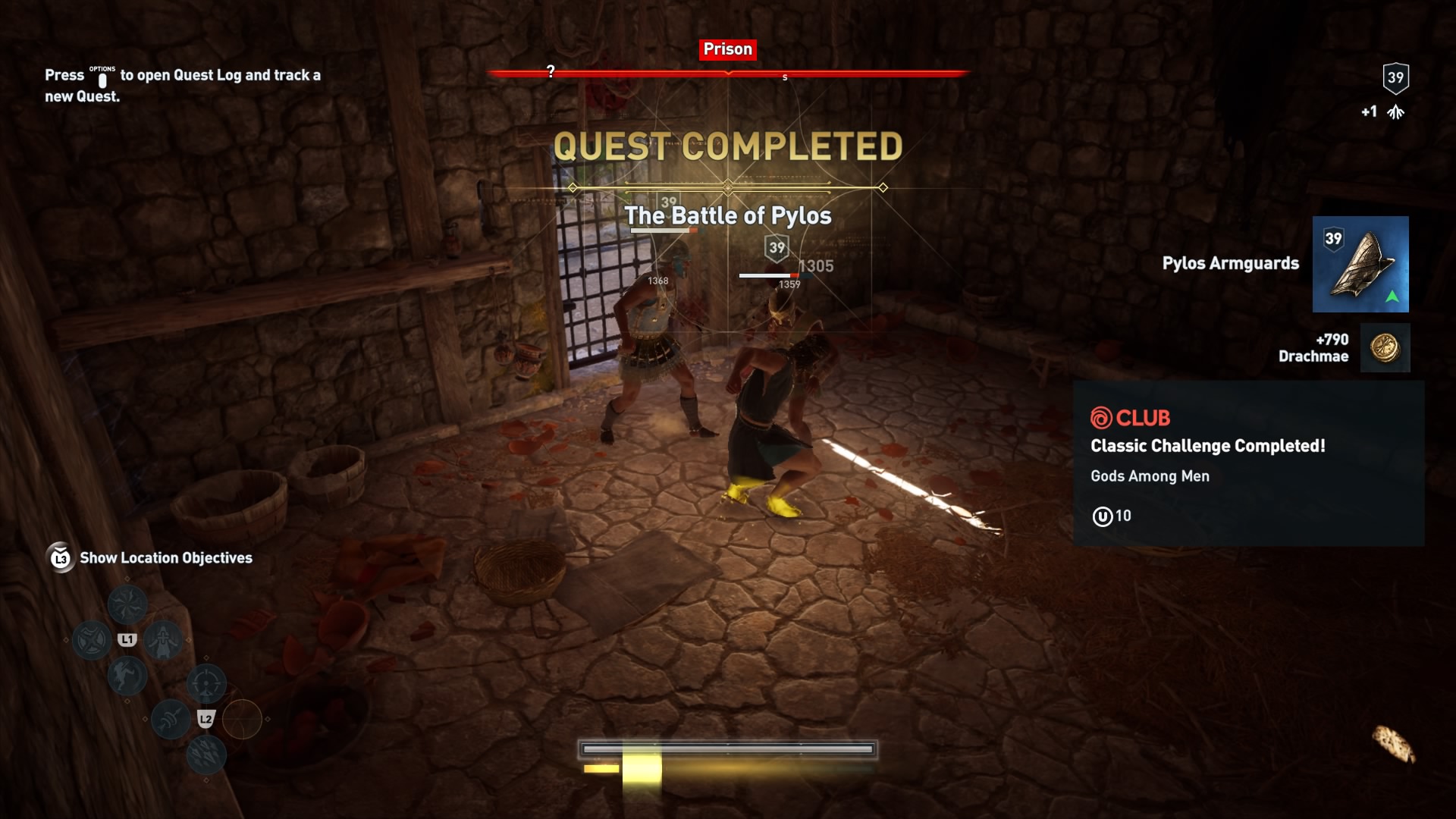Select the Predator Shot targeting ability icon

[207, 682]
